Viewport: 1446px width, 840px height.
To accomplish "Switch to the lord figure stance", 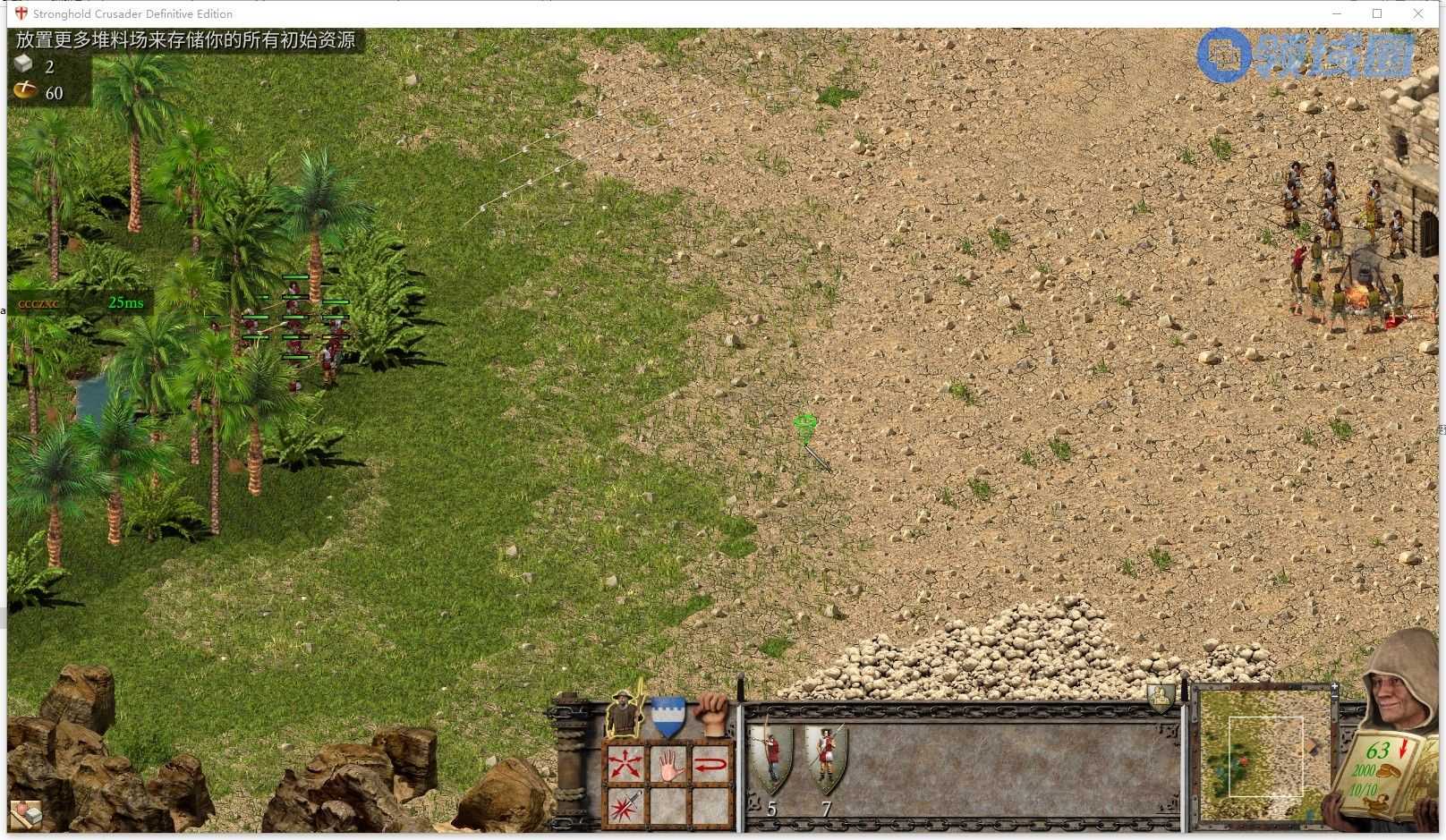I will 626,715.
